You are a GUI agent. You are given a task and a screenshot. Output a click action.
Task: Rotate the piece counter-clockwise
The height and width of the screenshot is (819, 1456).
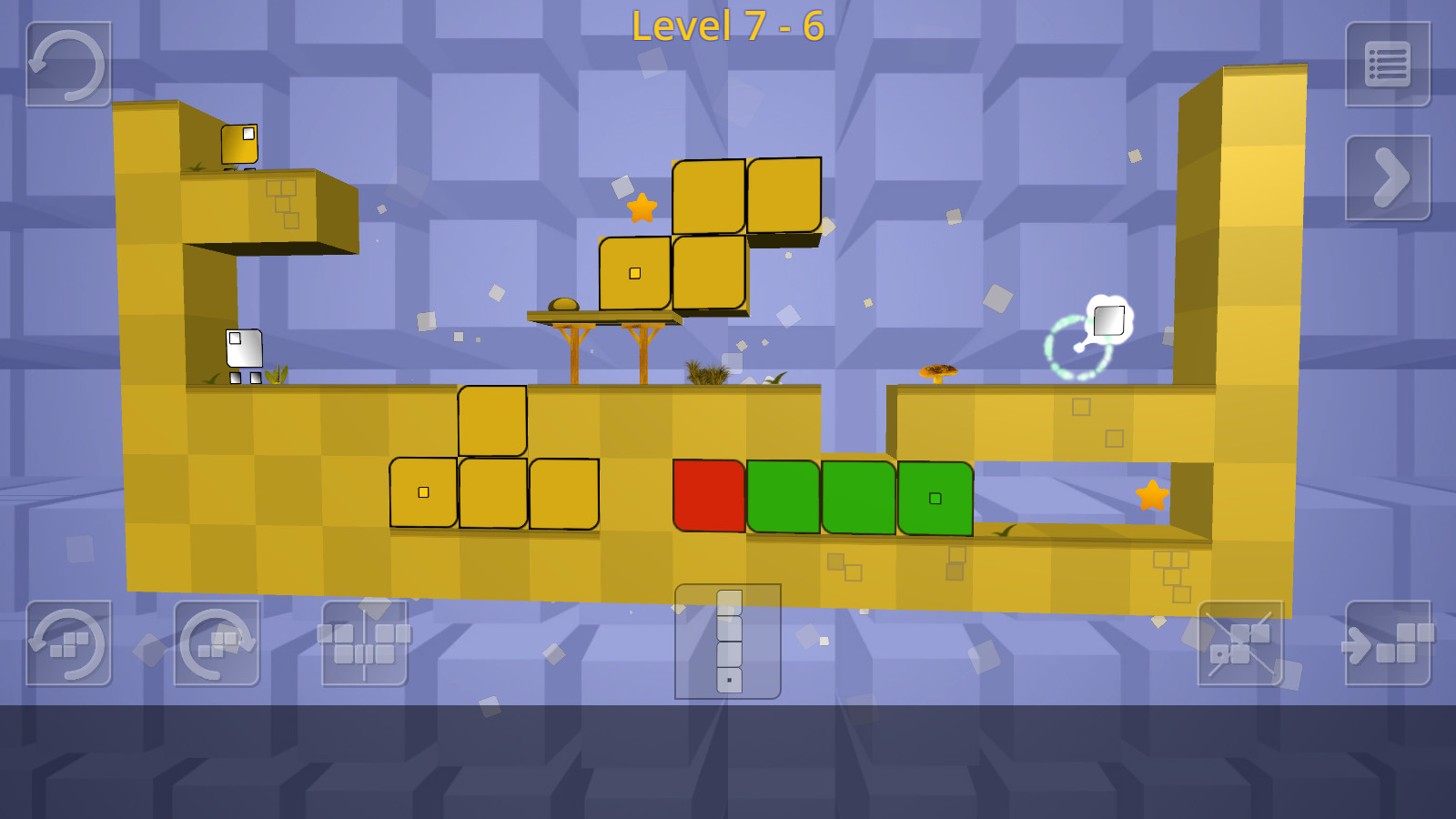pos(68,643)
